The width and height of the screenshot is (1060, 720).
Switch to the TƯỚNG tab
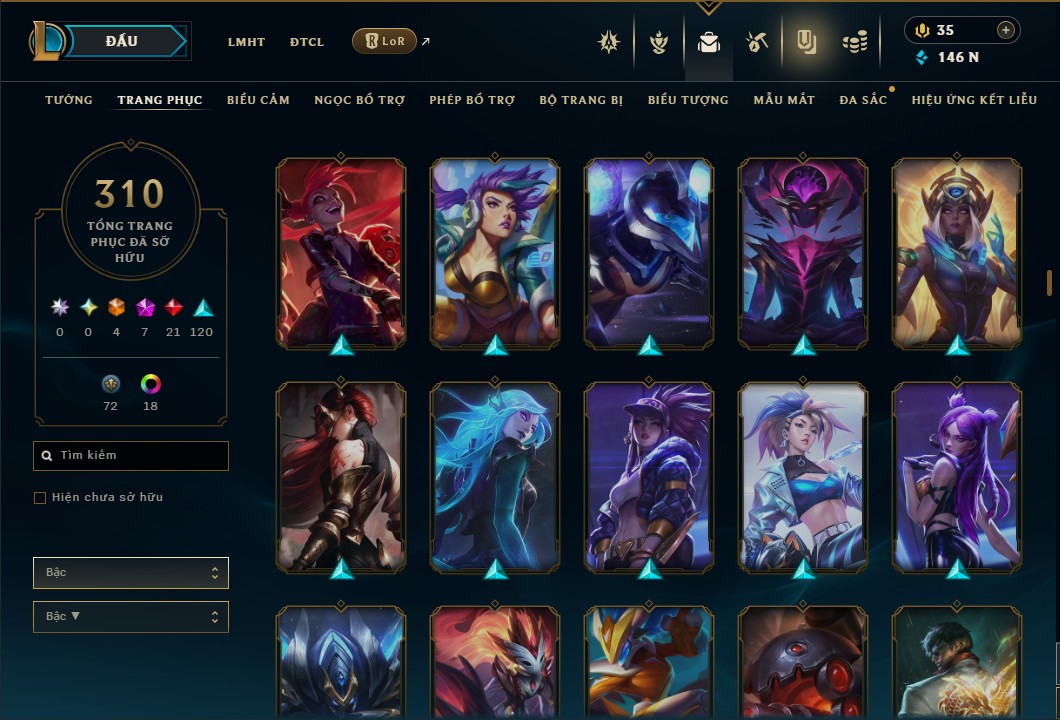click(69, 100)
